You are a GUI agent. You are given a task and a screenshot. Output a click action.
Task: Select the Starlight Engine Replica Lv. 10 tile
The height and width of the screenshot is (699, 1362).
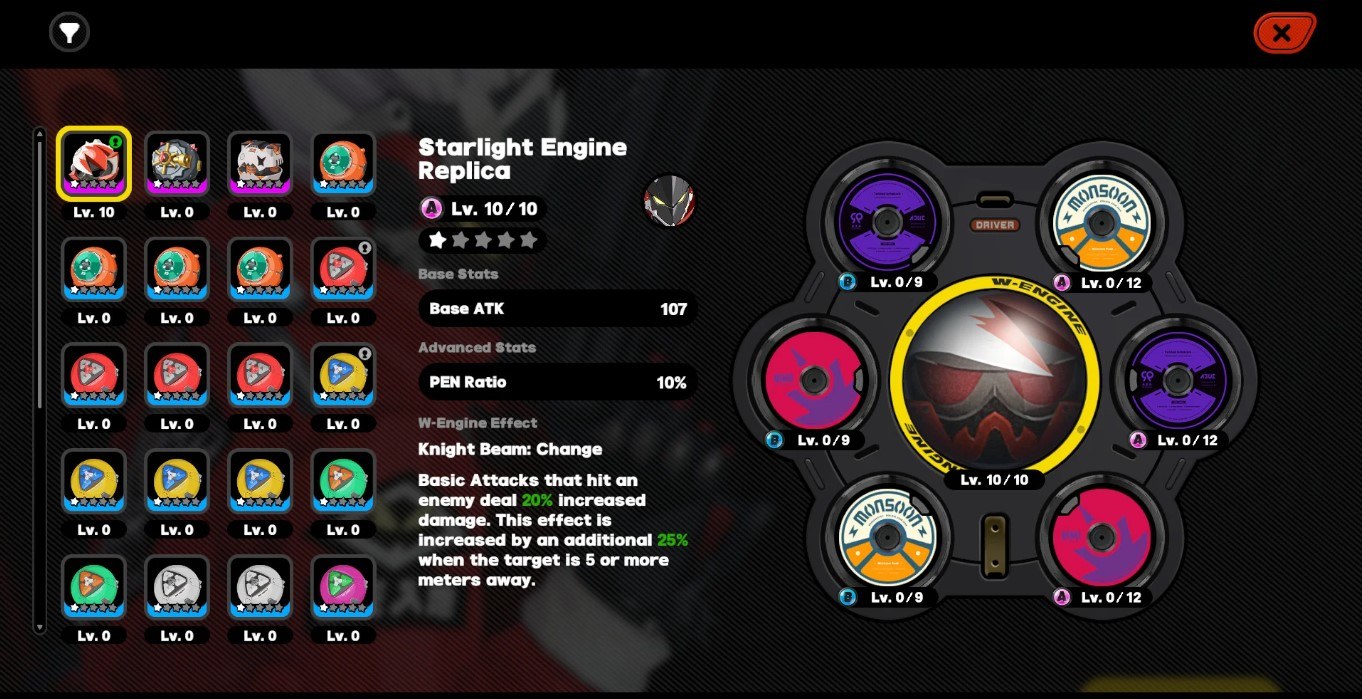(x=94, y=163)
